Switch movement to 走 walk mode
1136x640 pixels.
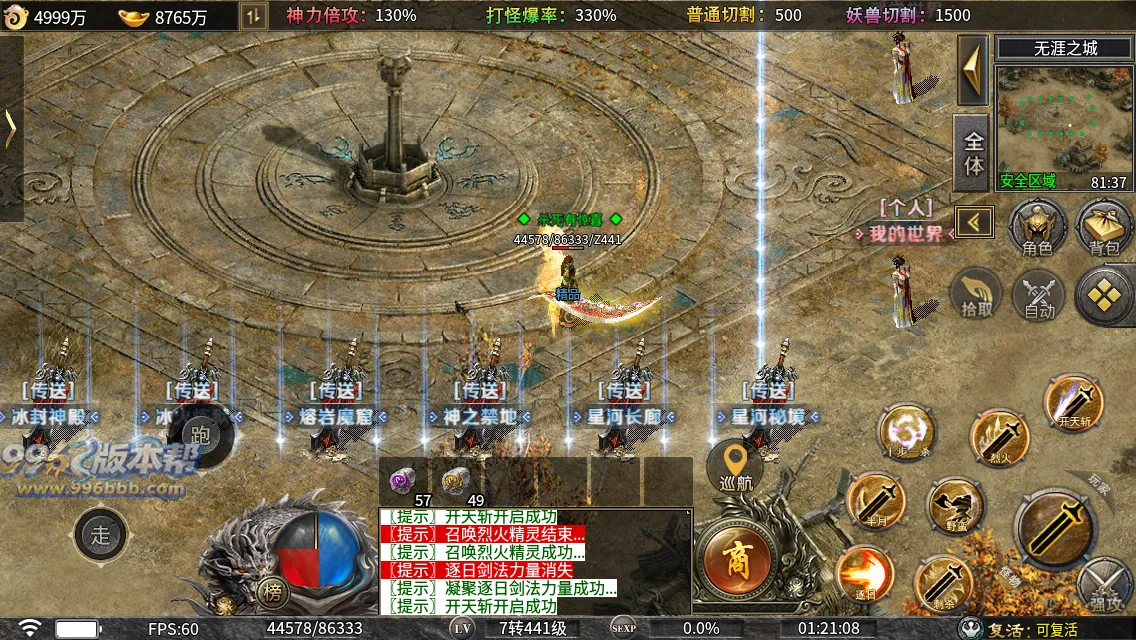click(101, 534)
